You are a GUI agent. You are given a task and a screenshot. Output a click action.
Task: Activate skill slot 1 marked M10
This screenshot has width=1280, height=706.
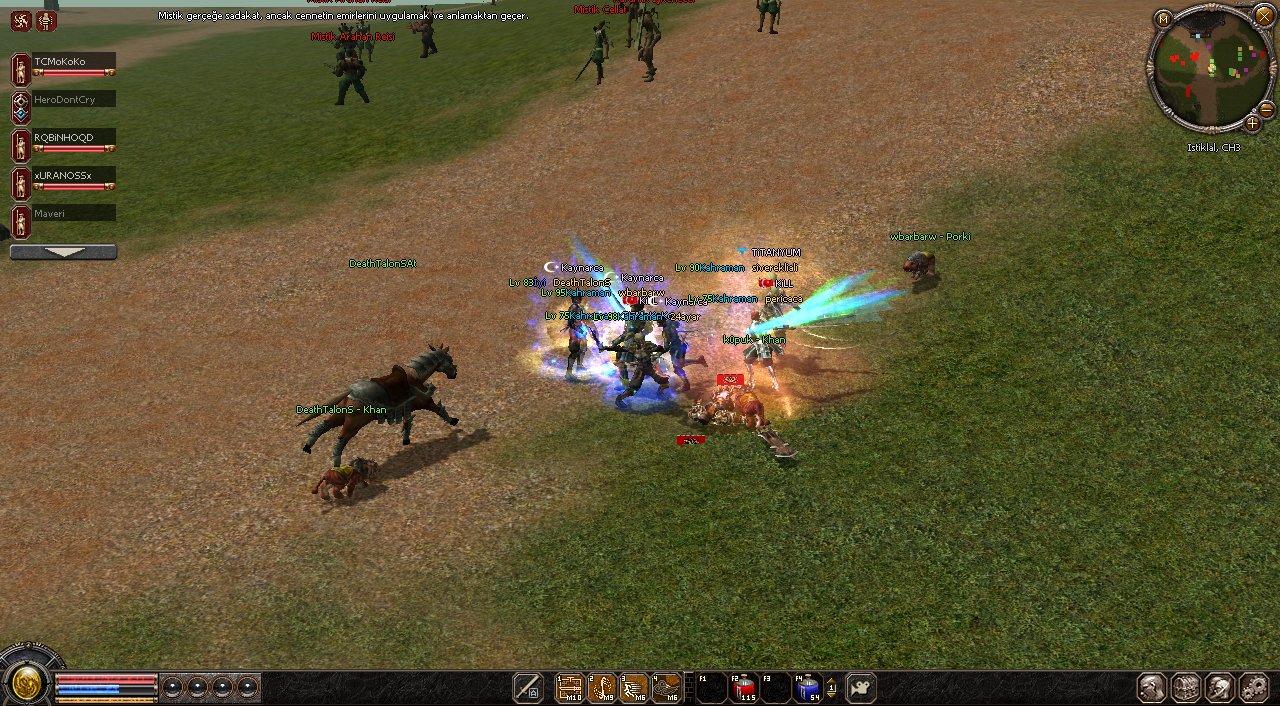point(570,688)
